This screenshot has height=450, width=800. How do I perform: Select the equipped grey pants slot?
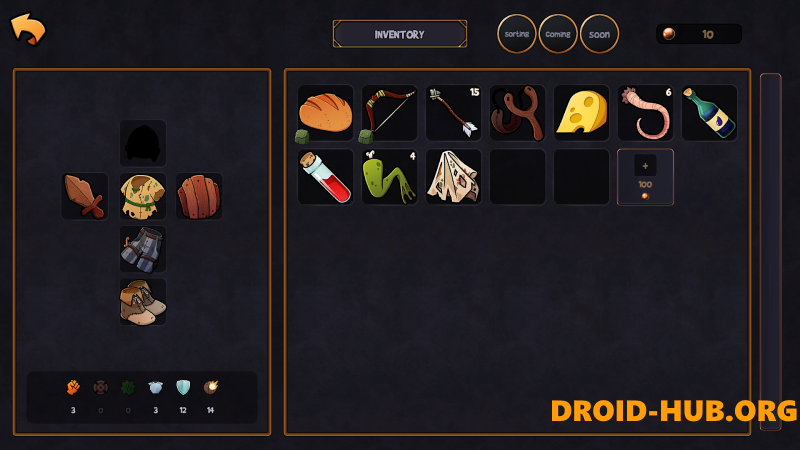click(143, 249)
